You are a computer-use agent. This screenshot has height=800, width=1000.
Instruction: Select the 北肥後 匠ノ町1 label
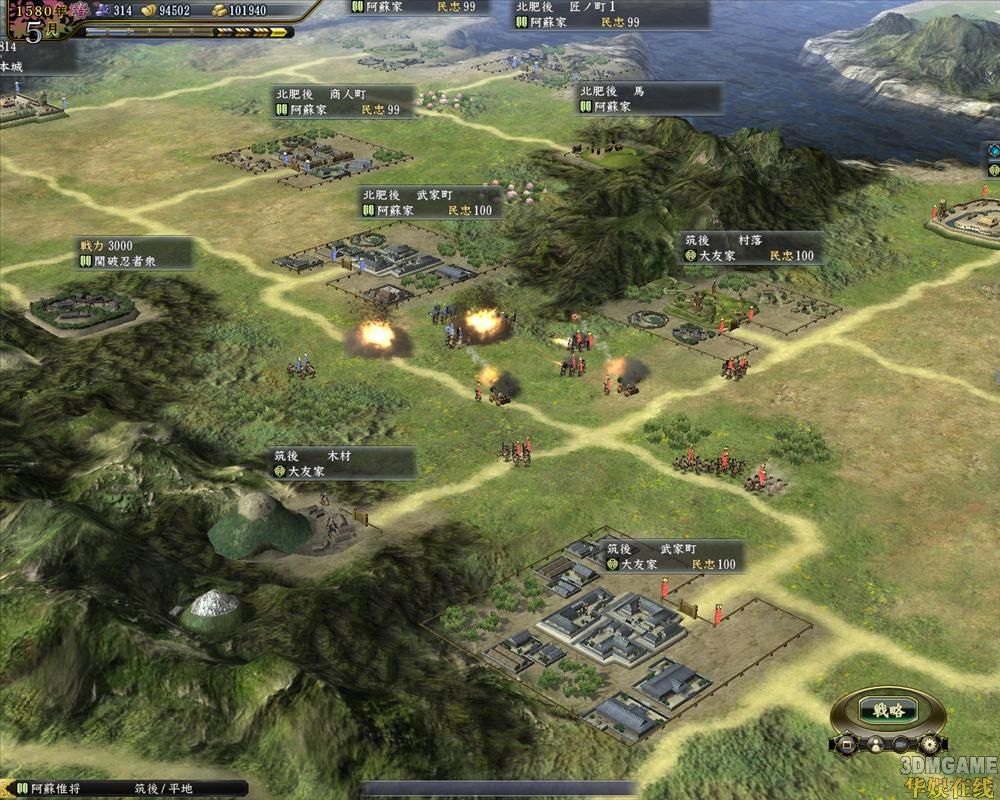[x=610, y=14]
